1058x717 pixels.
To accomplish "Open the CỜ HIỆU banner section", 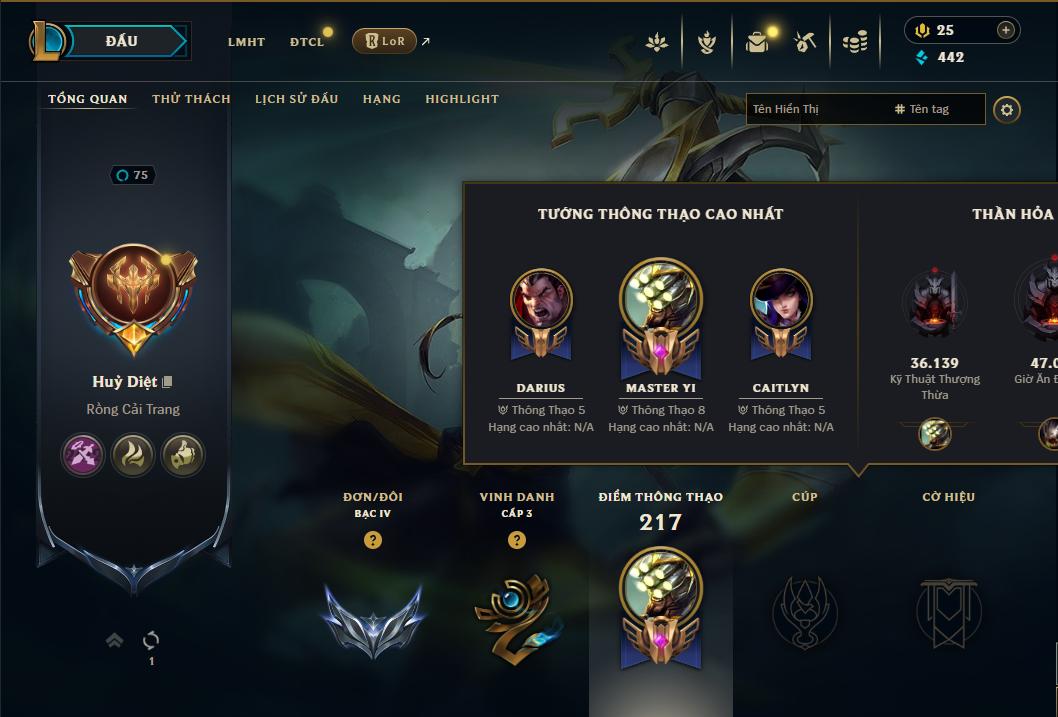I will (948, 608).
